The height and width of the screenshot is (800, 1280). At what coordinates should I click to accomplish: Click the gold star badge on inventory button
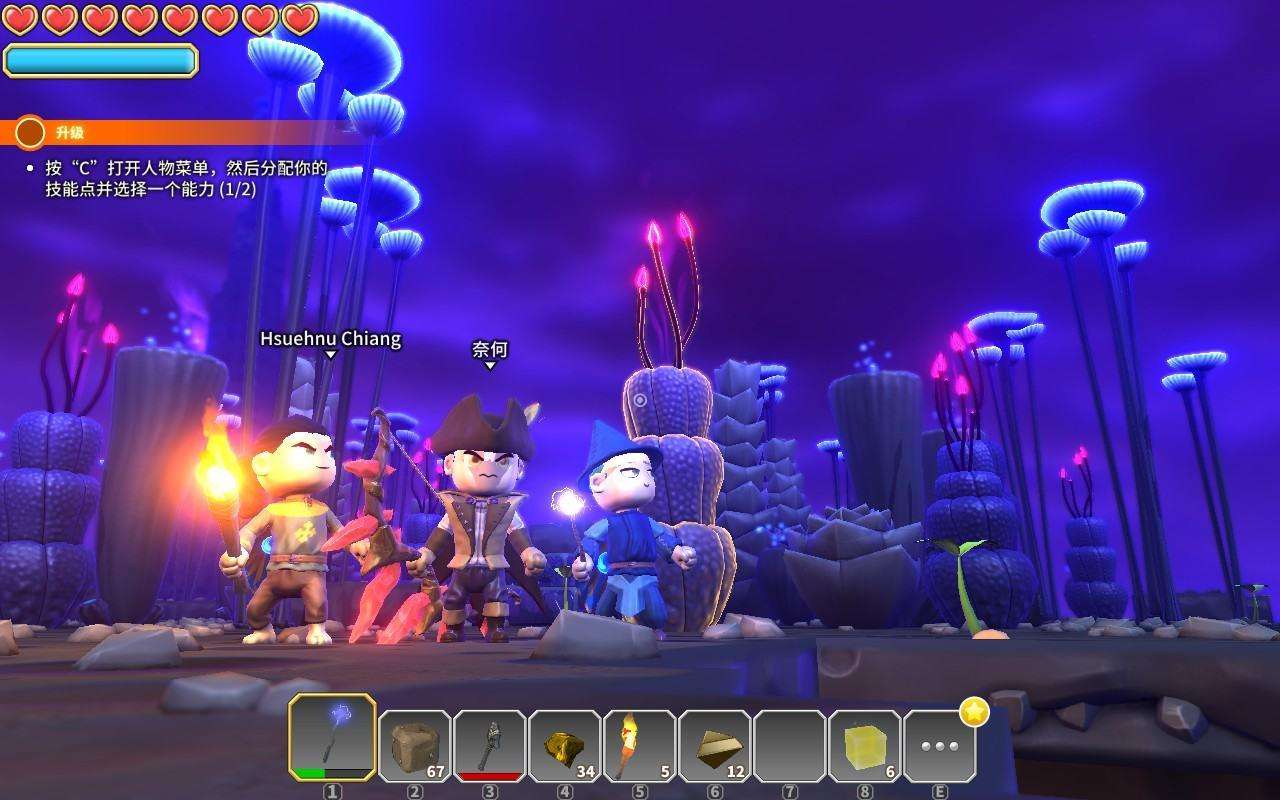[x=974, y=712]
